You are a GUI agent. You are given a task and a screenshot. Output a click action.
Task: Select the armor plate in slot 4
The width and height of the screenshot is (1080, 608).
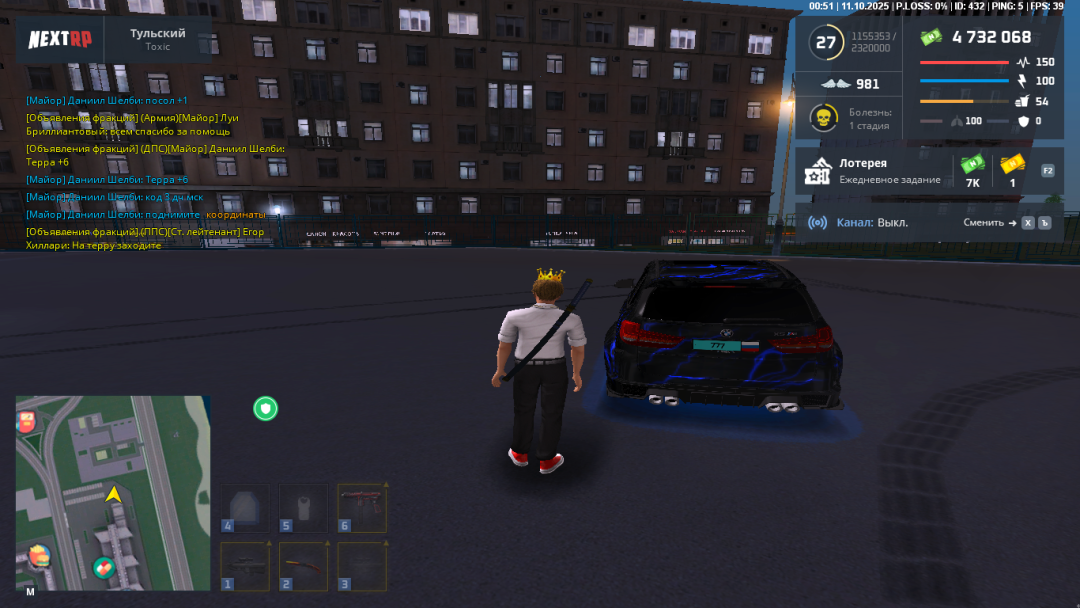[x=245, y=508]
